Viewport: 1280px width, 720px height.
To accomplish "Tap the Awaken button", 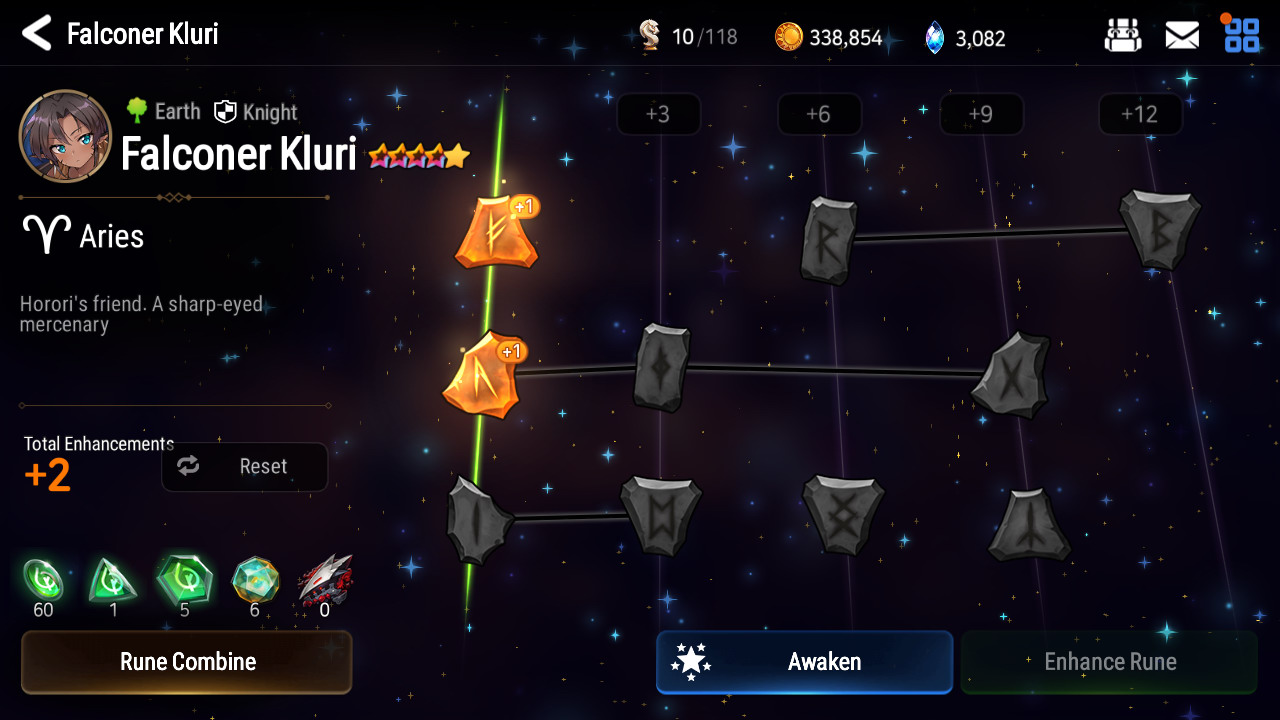I will (804, 662).
